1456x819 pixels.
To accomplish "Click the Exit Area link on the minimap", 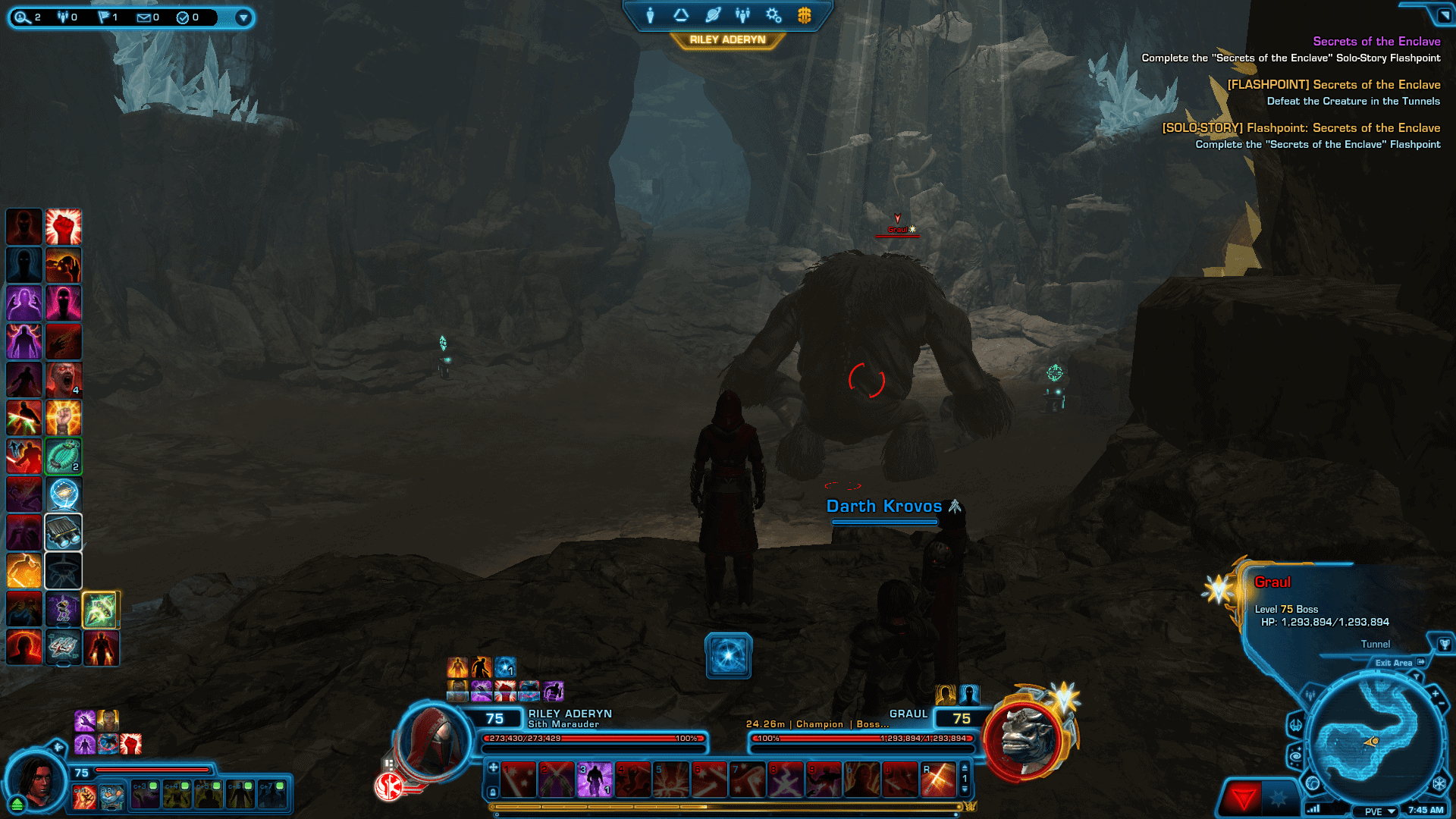I will click(1395, 663).
